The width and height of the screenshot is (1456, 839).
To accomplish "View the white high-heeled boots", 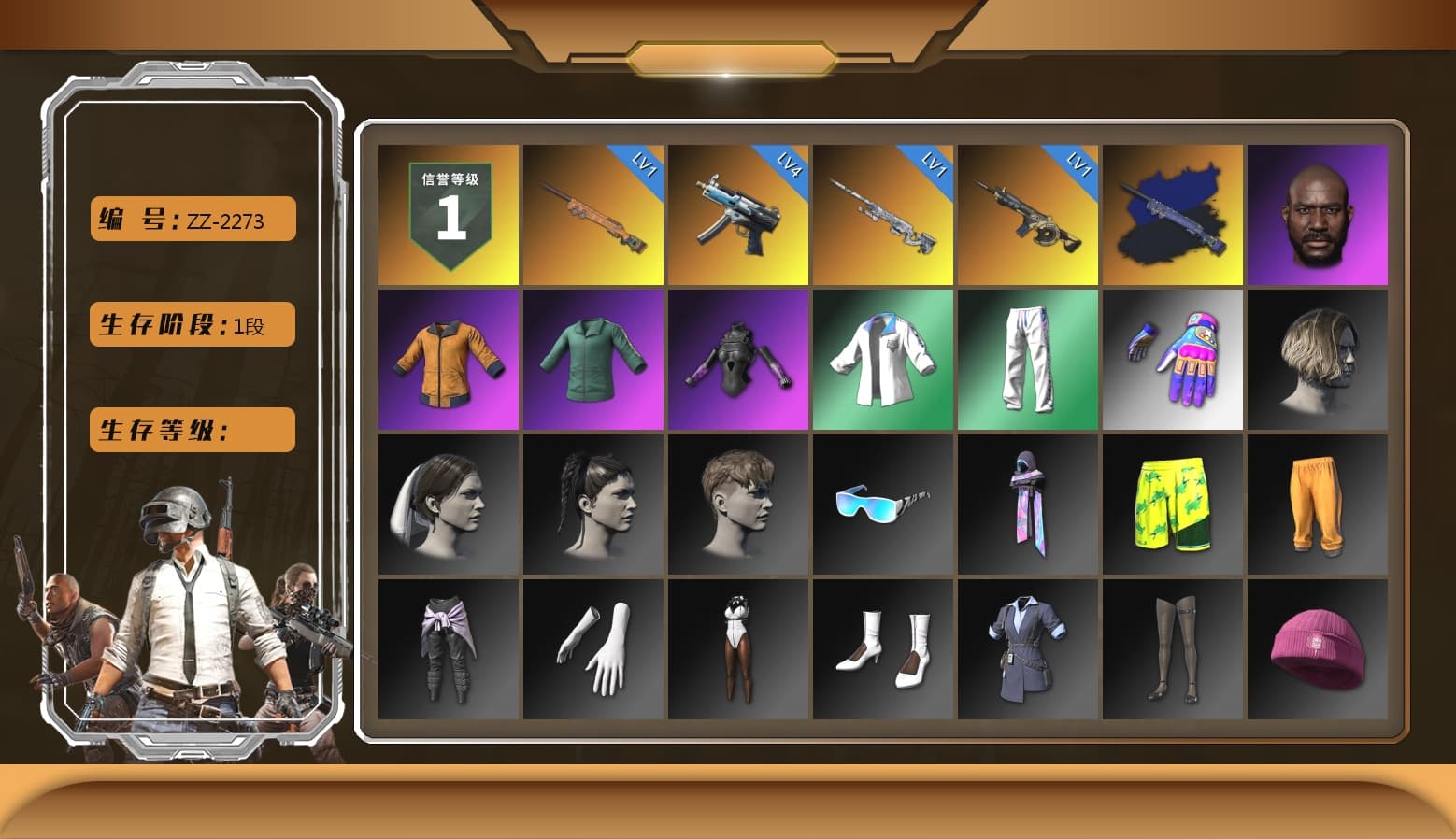I will (x=882, y=648).
